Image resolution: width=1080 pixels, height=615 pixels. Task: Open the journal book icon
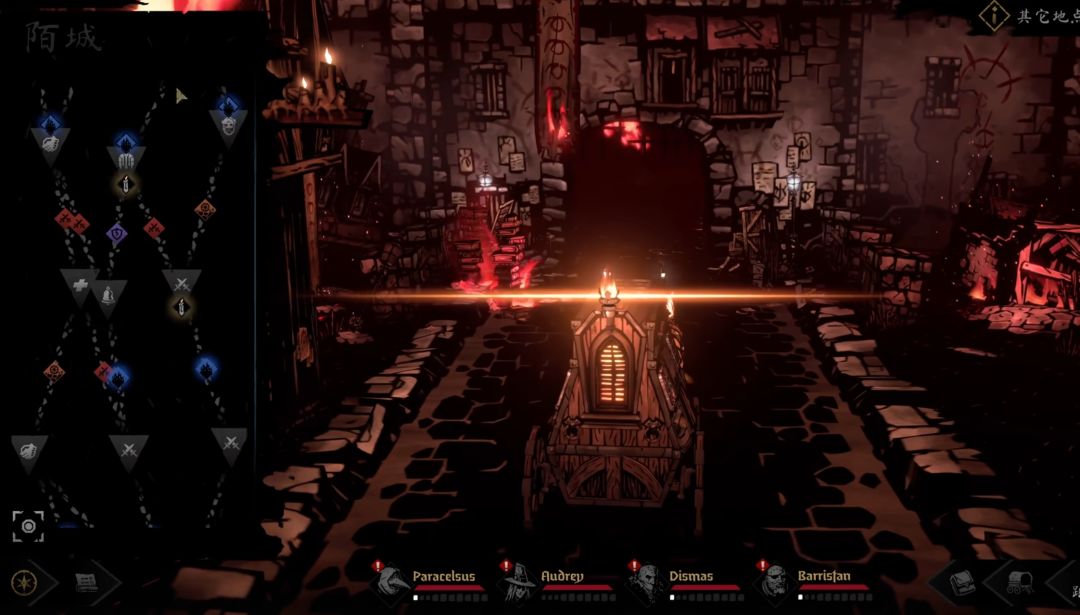coord(962,581)
